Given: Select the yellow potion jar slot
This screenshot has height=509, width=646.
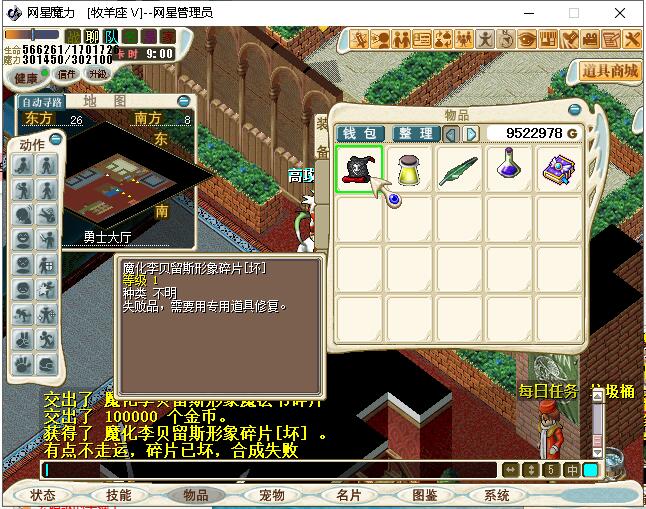Looking at the screenshot, I should click(410, 169).
